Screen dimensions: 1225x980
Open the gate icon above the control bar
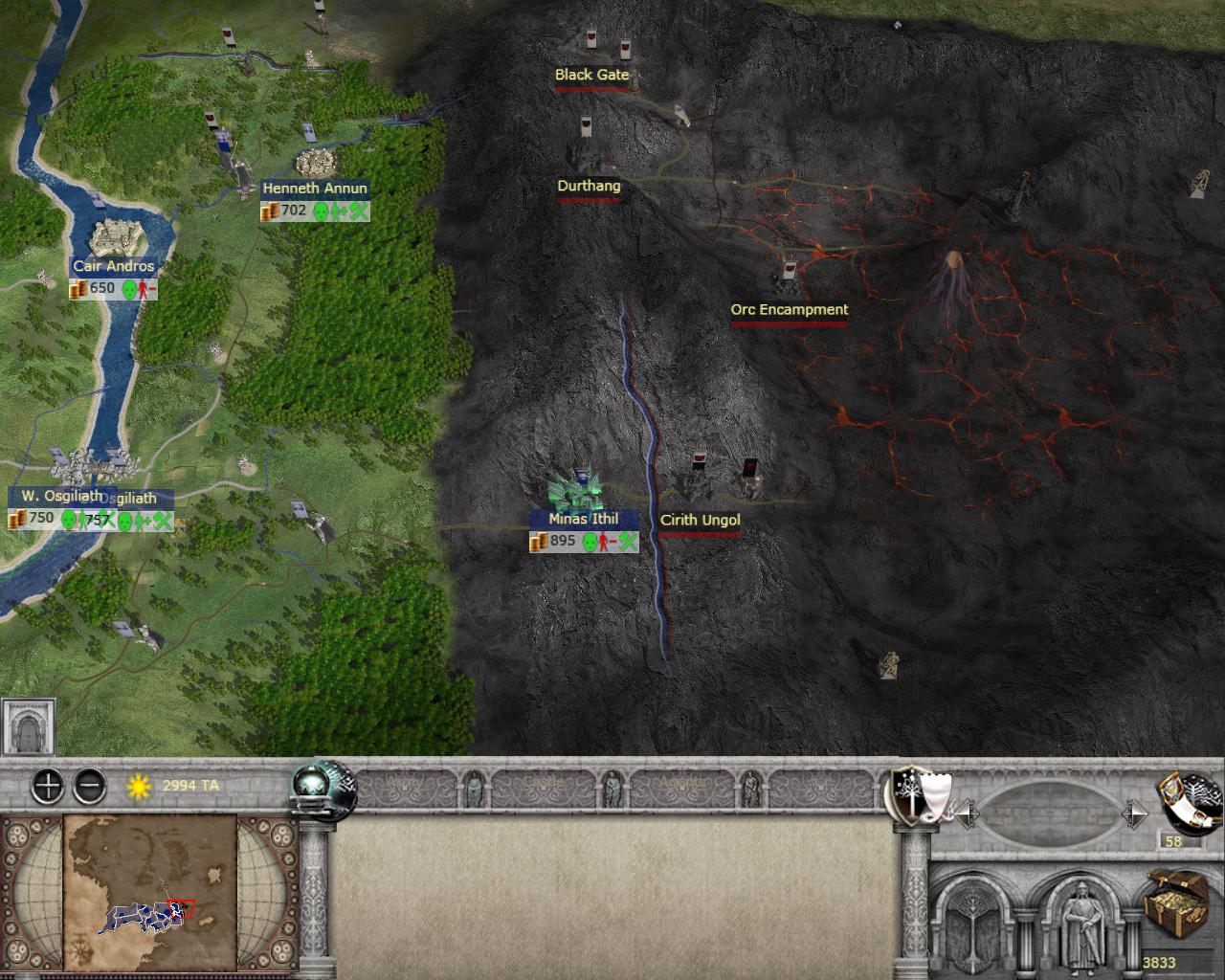click(29, 727)
